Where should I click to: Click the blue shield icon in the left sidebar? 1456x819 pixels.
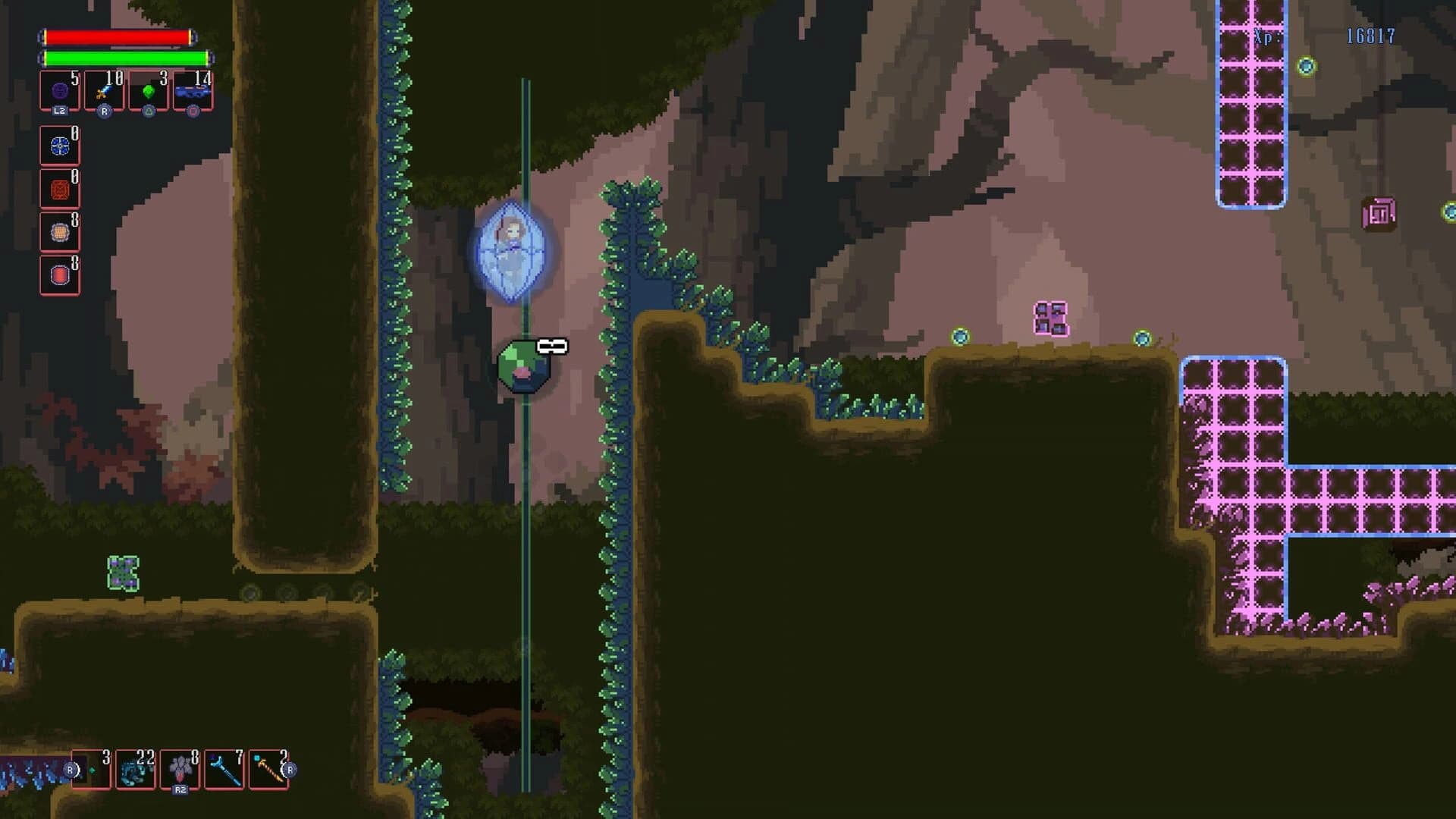(x=59, y=146)
